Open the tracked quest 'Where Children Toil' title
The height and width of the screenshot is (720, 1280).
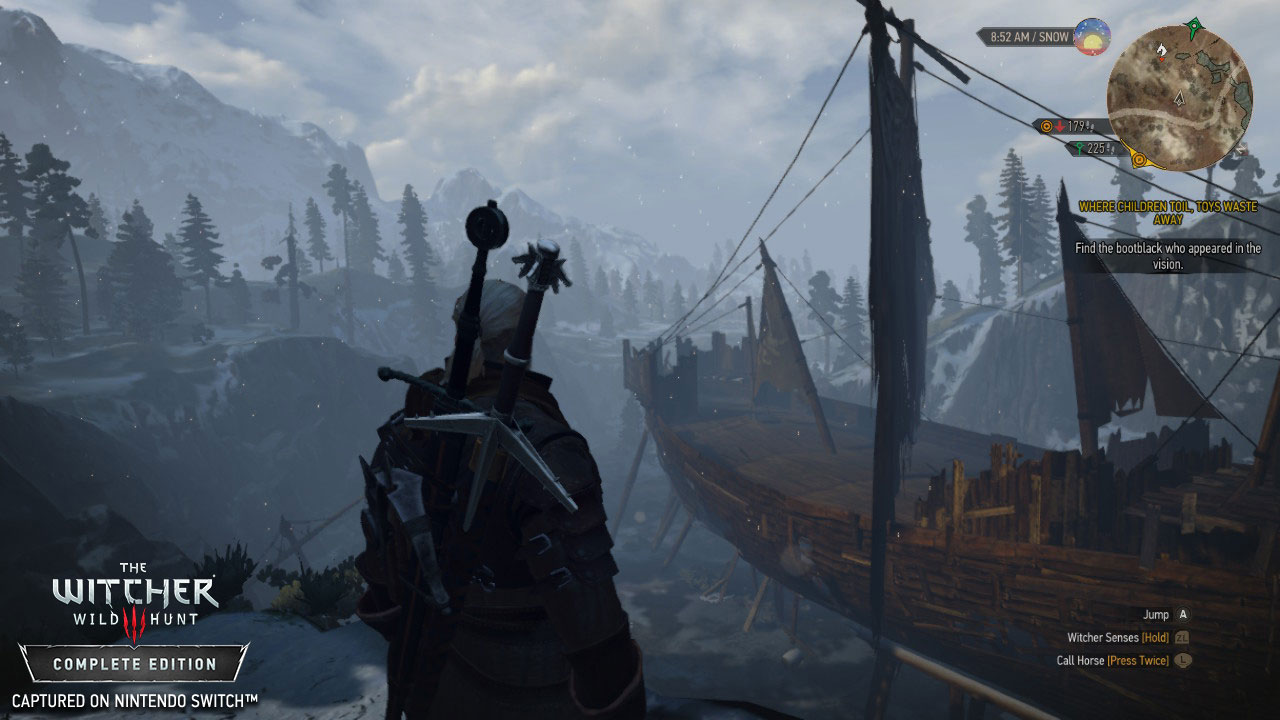tap(1168, 213)
